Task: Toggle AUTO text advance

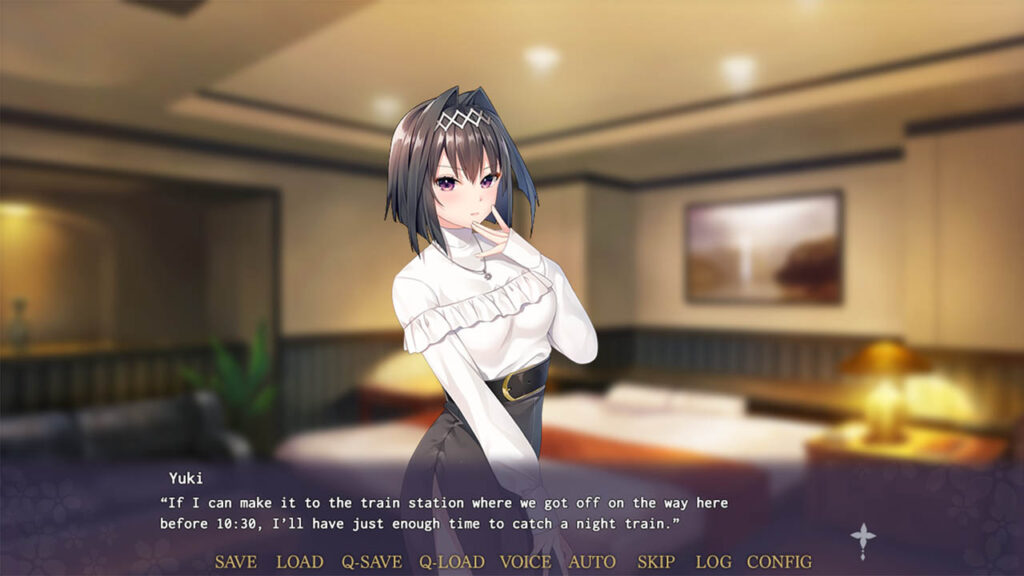Action: click(x=592, y=562)
